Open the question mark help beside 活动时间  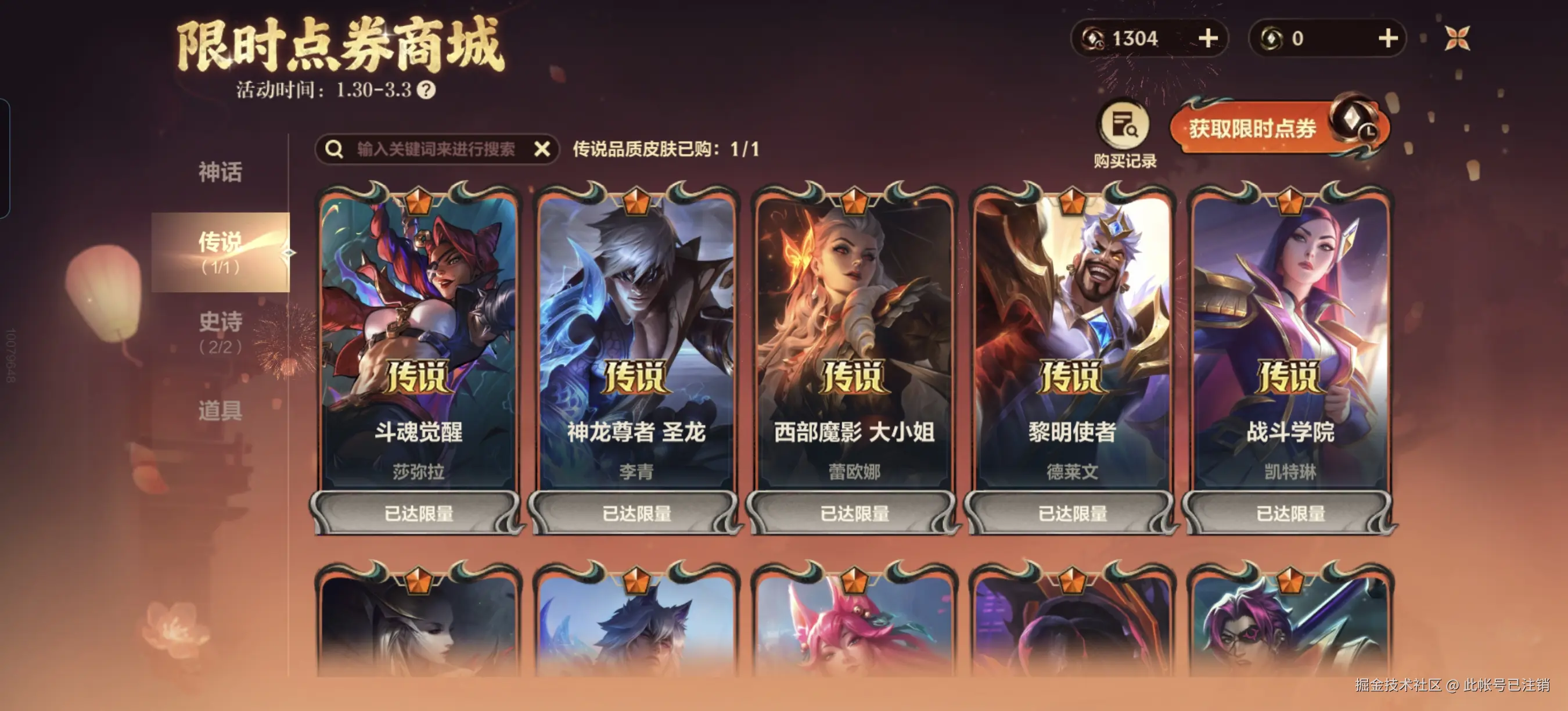coord(430,89)
